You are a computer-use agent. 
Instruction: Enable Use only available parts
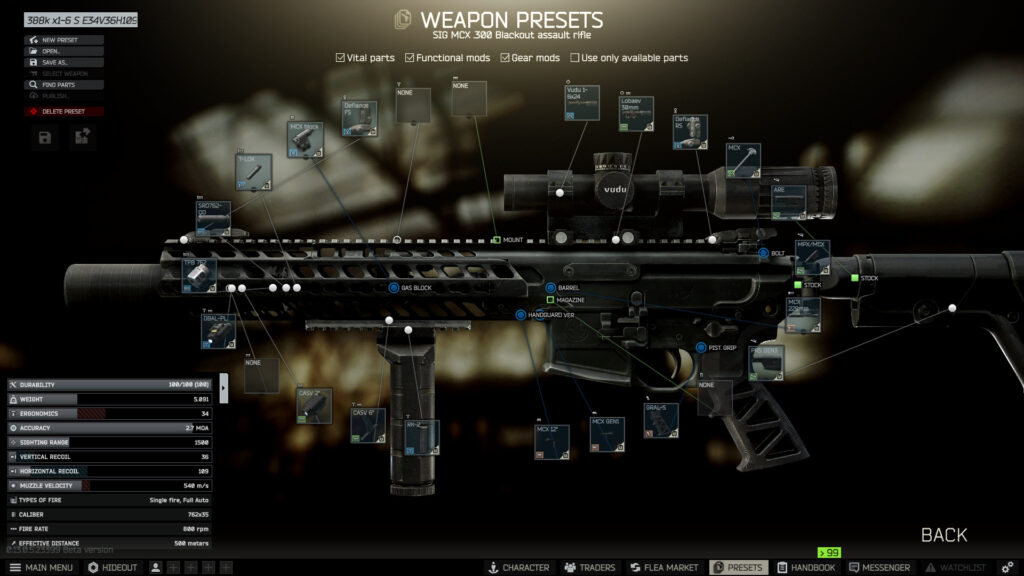pos(575,58)
